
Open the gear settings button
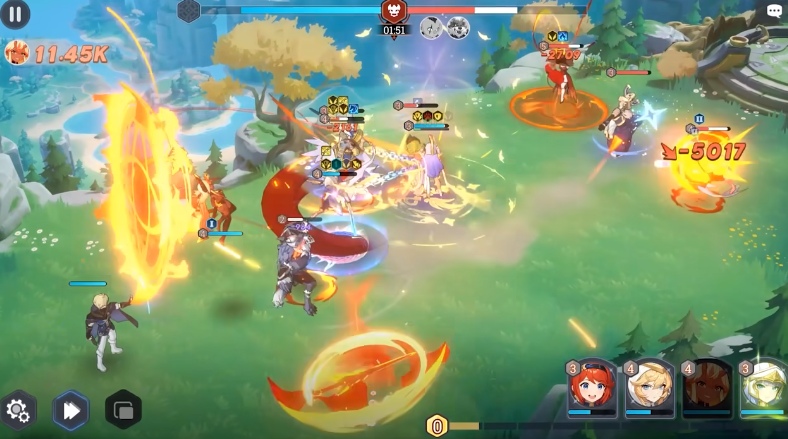(x=18, y=409)
